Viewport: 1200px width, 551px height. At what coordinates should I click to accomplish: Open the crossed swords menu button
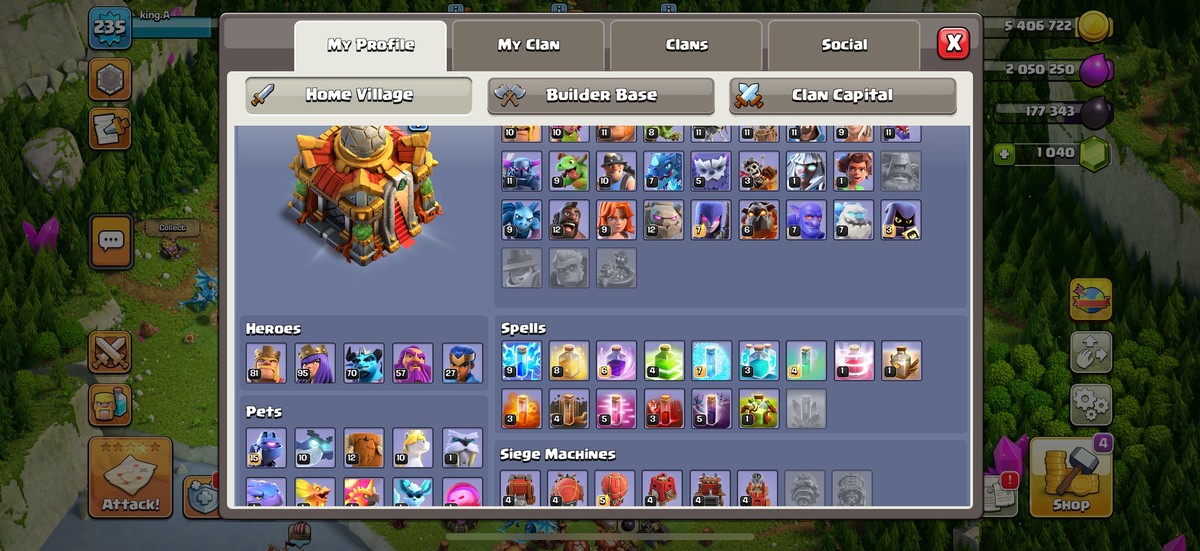tap(110, 351)
